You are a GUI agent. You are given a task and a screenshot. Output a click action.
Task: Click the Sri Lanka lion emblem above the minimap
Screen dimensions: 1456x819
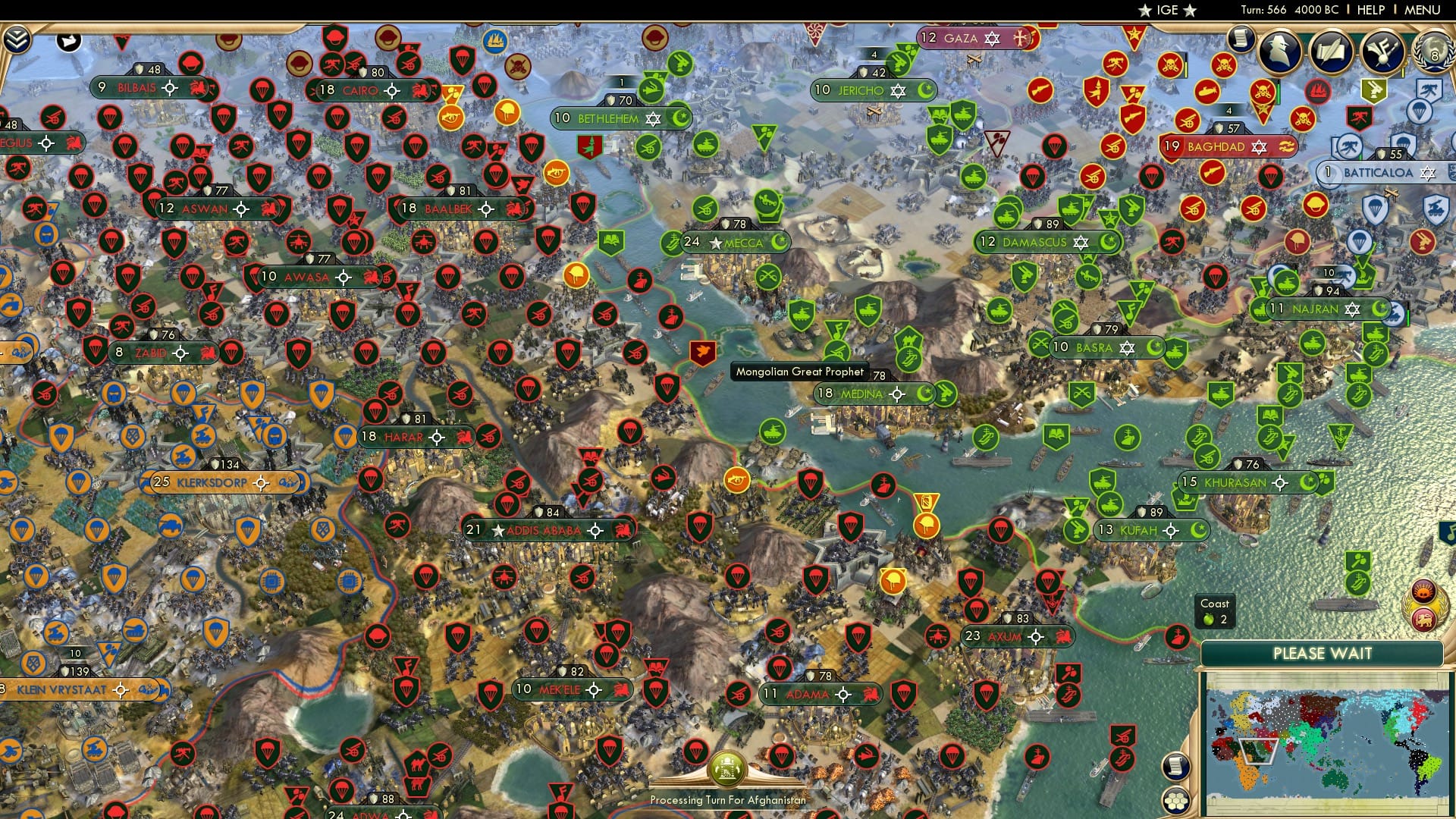point(1422,620)
